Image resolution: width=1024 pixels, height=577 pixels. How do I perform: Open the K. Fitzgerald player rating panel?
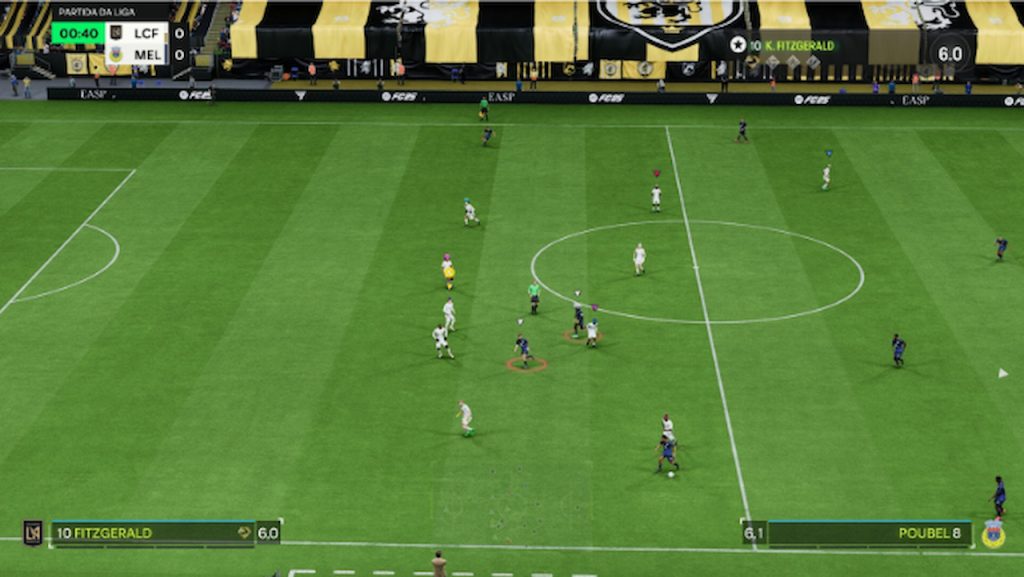(x=850, y=47)
